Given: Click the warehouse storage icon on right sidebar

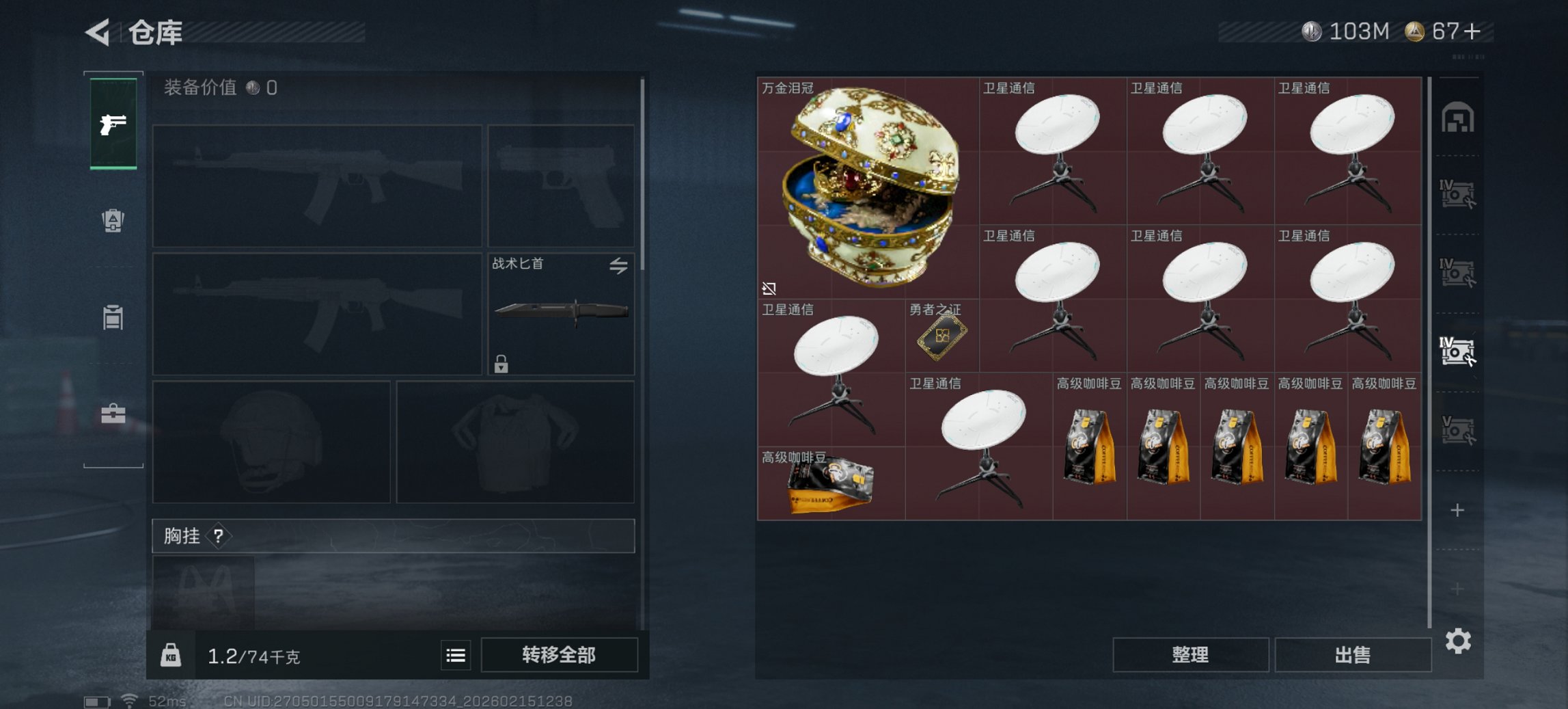Looking at the screenshot, I should coord(1459,118).
